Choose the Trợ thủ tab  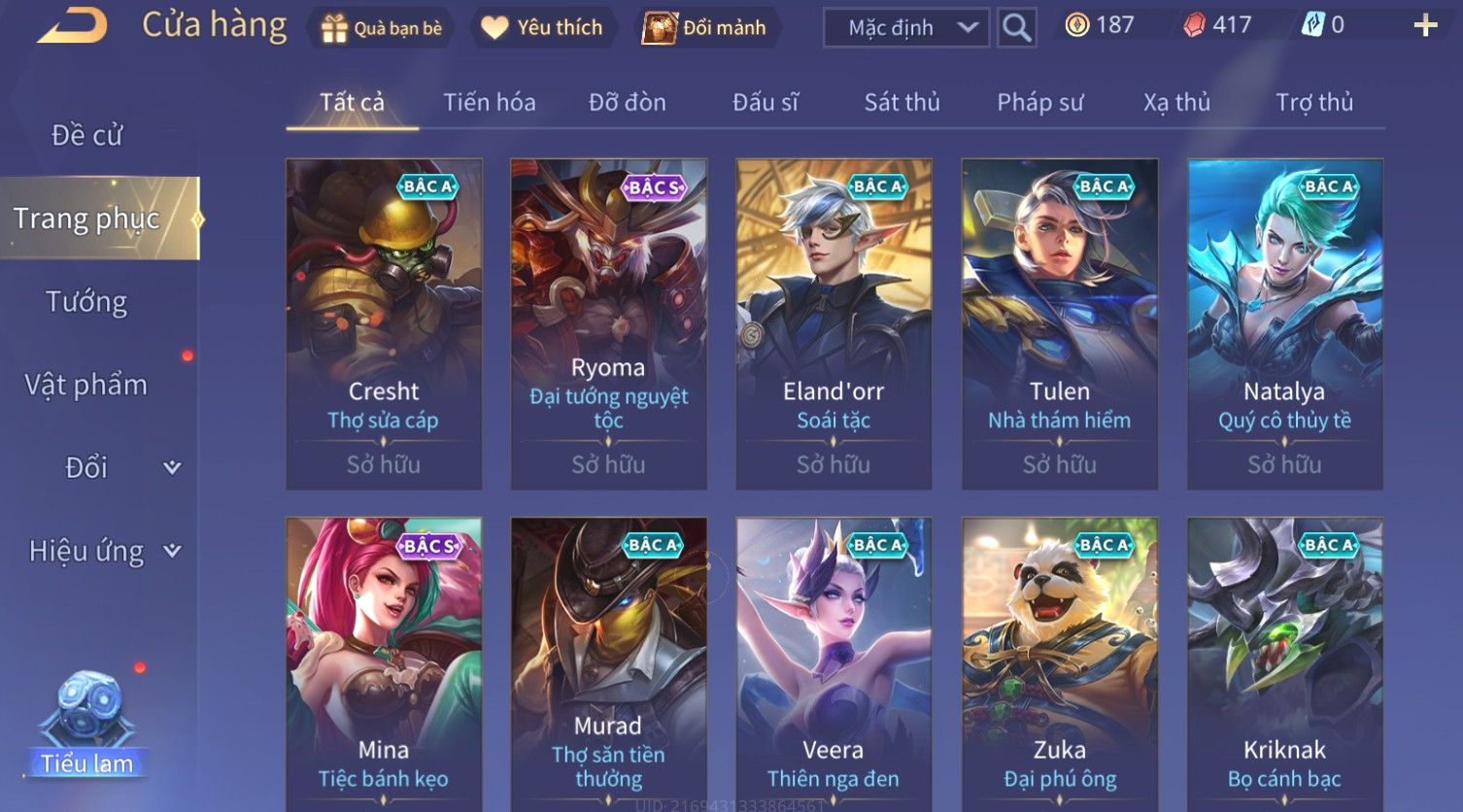pos(1313,102)
